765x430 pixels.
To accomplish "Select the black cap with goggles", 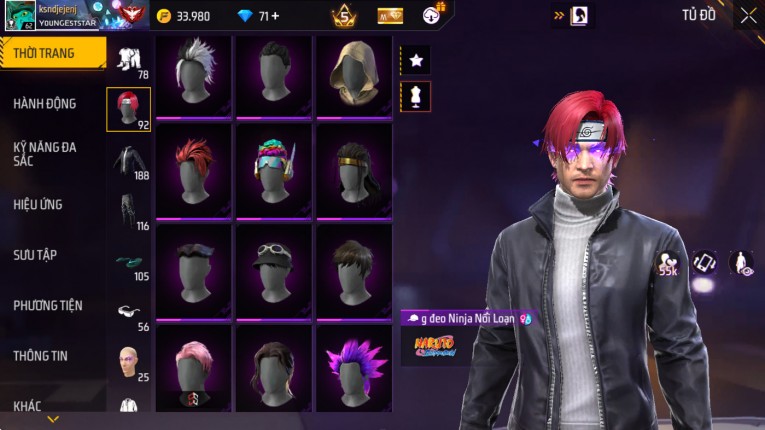I will tap(273, 270).
